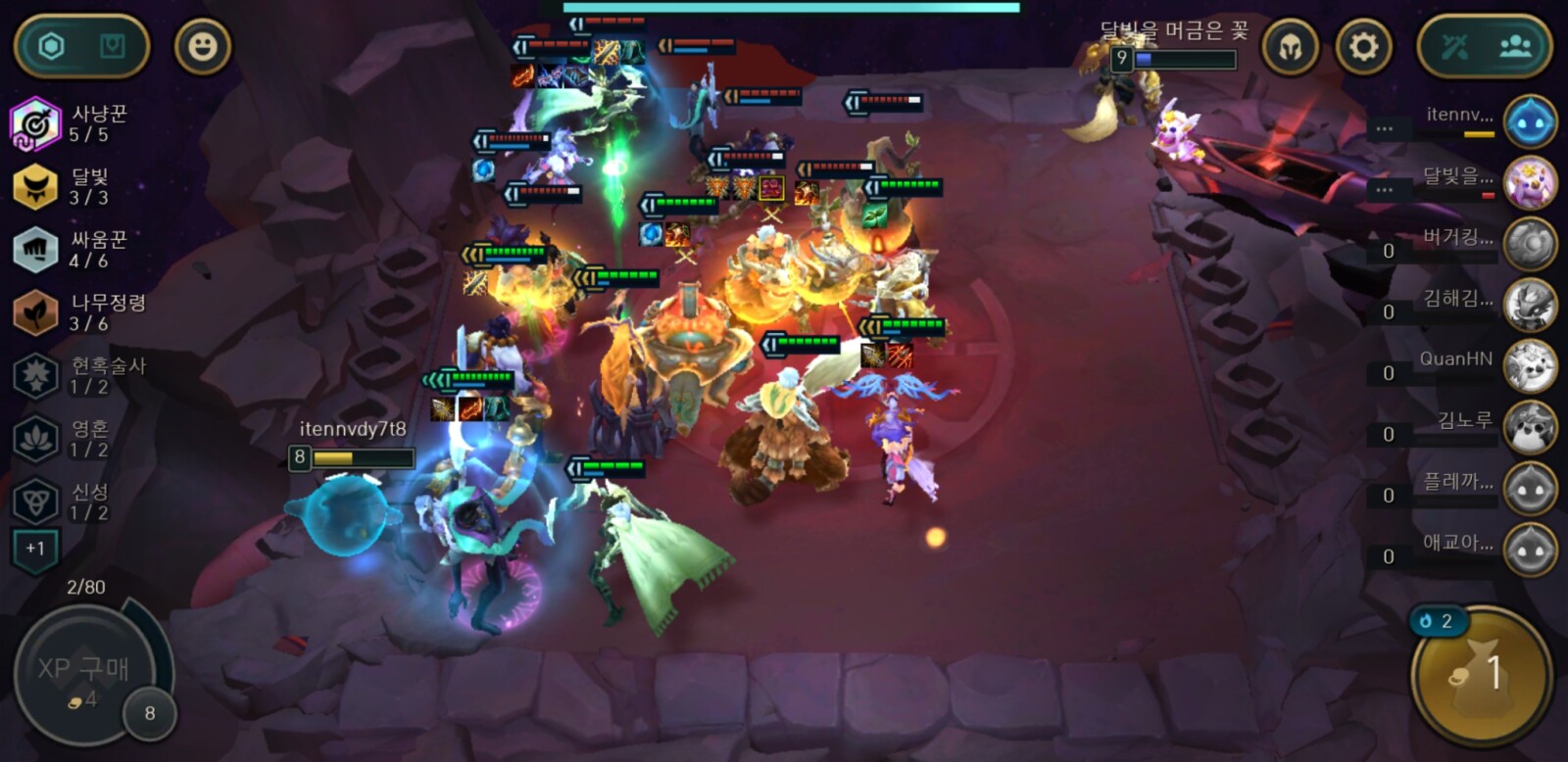This screenshot has width=1568, height=762.
Task: View player 버거킹's board
Action: coord(1529,244)
